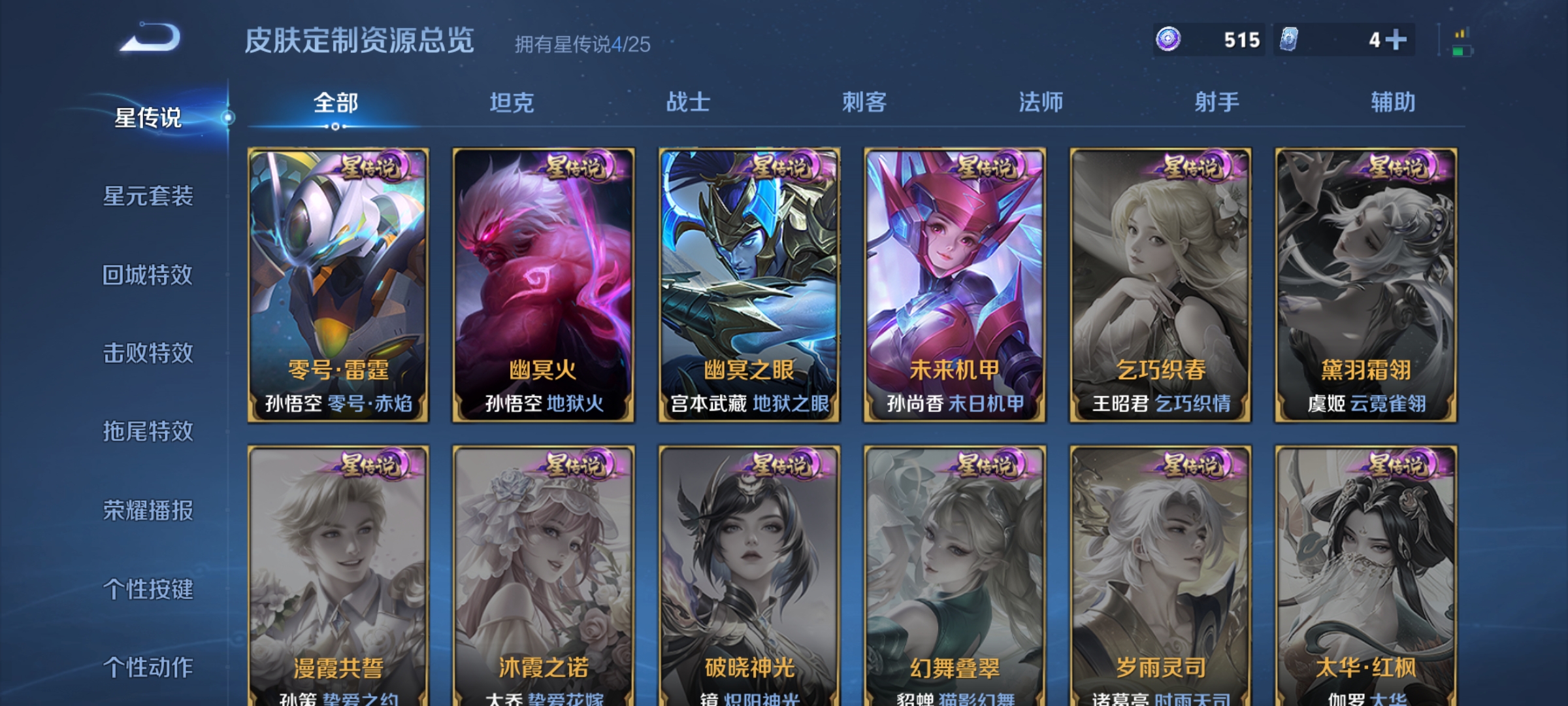Switch to the 射手 tab
Image resolution: width=1568 pixels, height=706 pixels.
coord(1217,103)
